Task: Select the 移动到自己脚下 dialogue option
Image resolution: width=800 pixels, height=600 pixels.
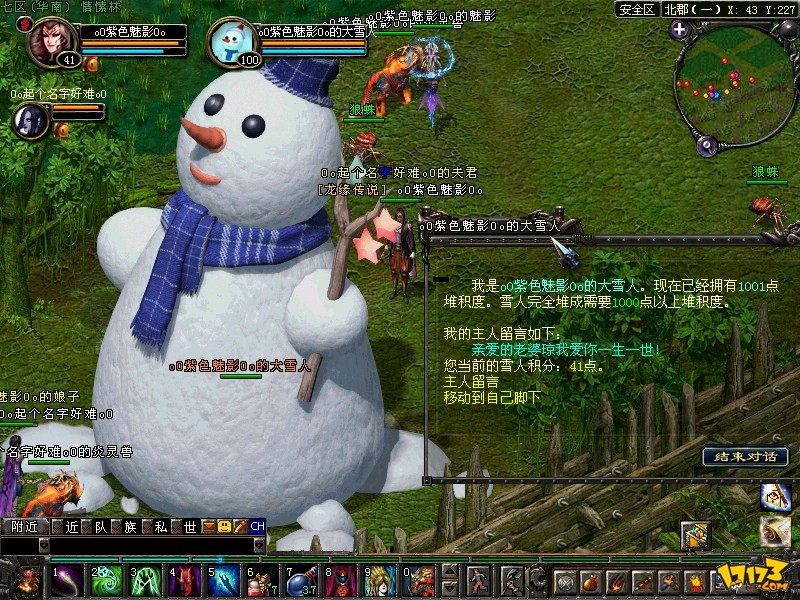Action: [x=492, y=397]
